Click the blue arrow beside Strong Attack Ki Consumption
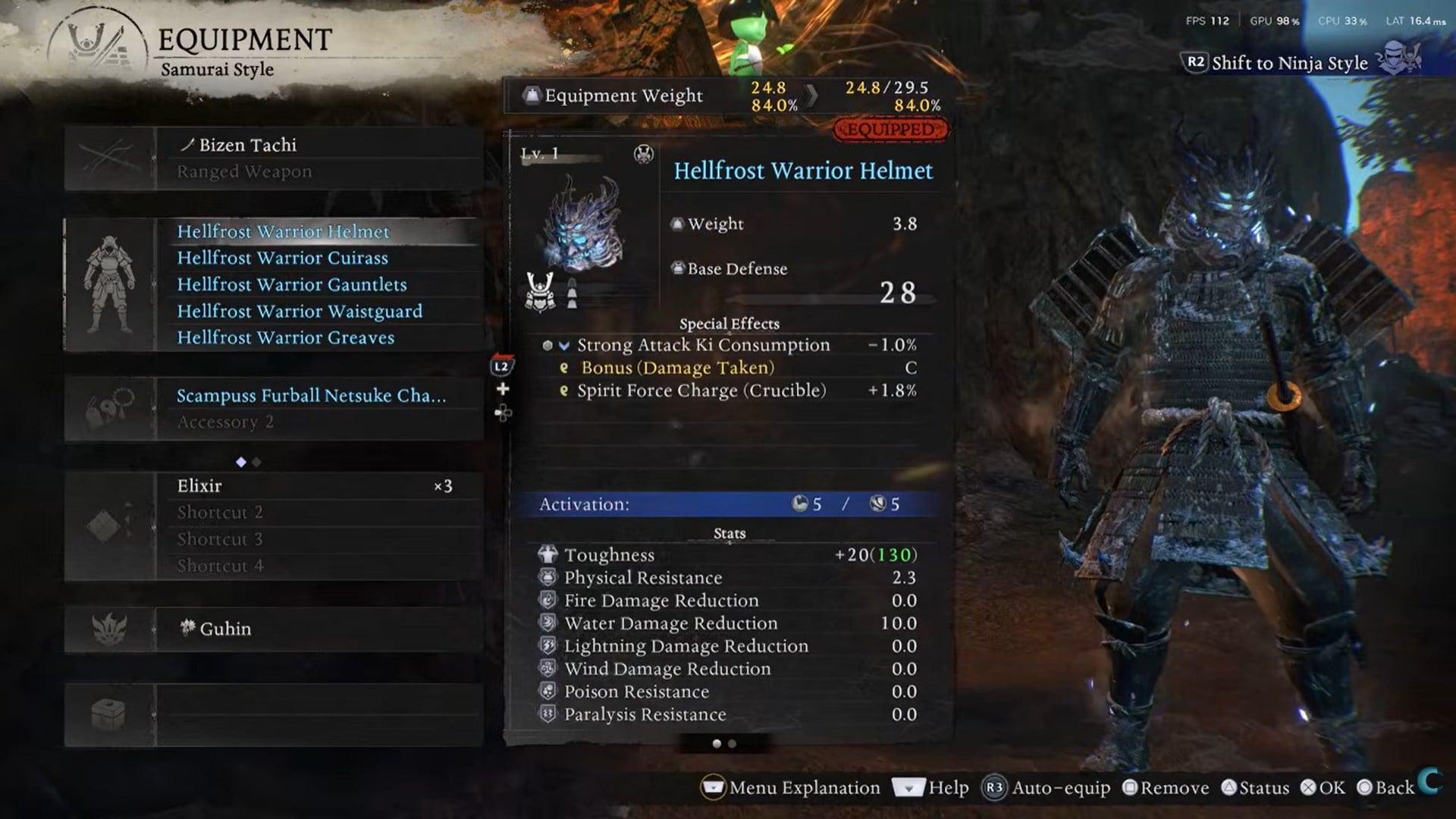The image size is (1456, 819). point(562,345)
